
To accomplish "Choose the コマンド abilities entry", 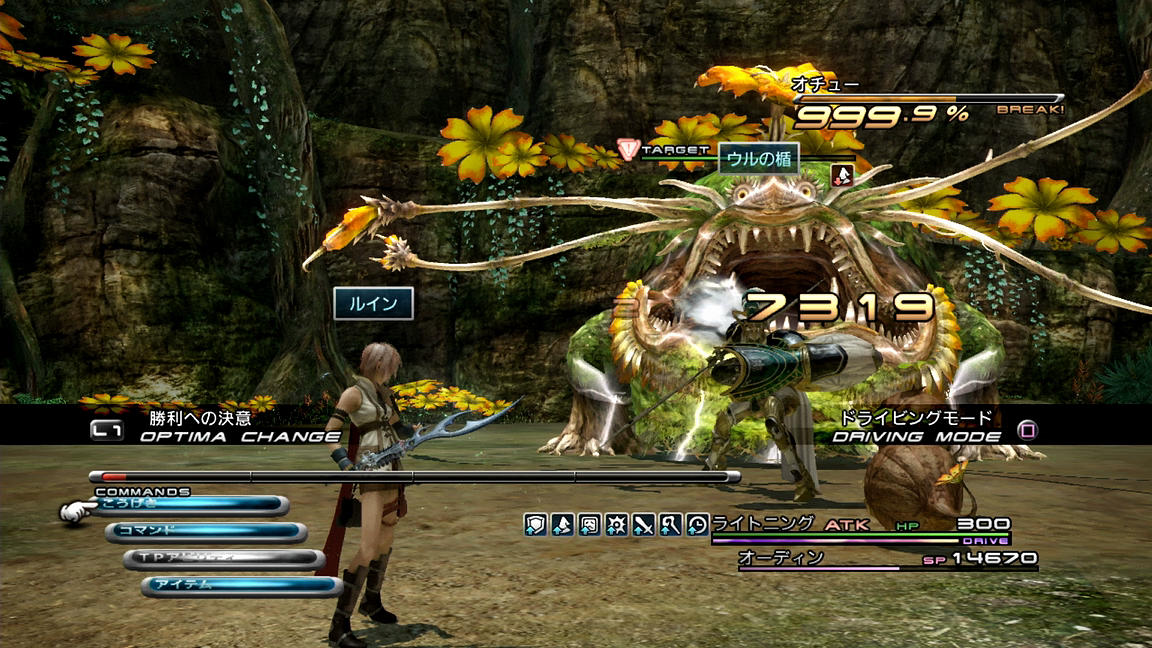I will coord(205,532).
